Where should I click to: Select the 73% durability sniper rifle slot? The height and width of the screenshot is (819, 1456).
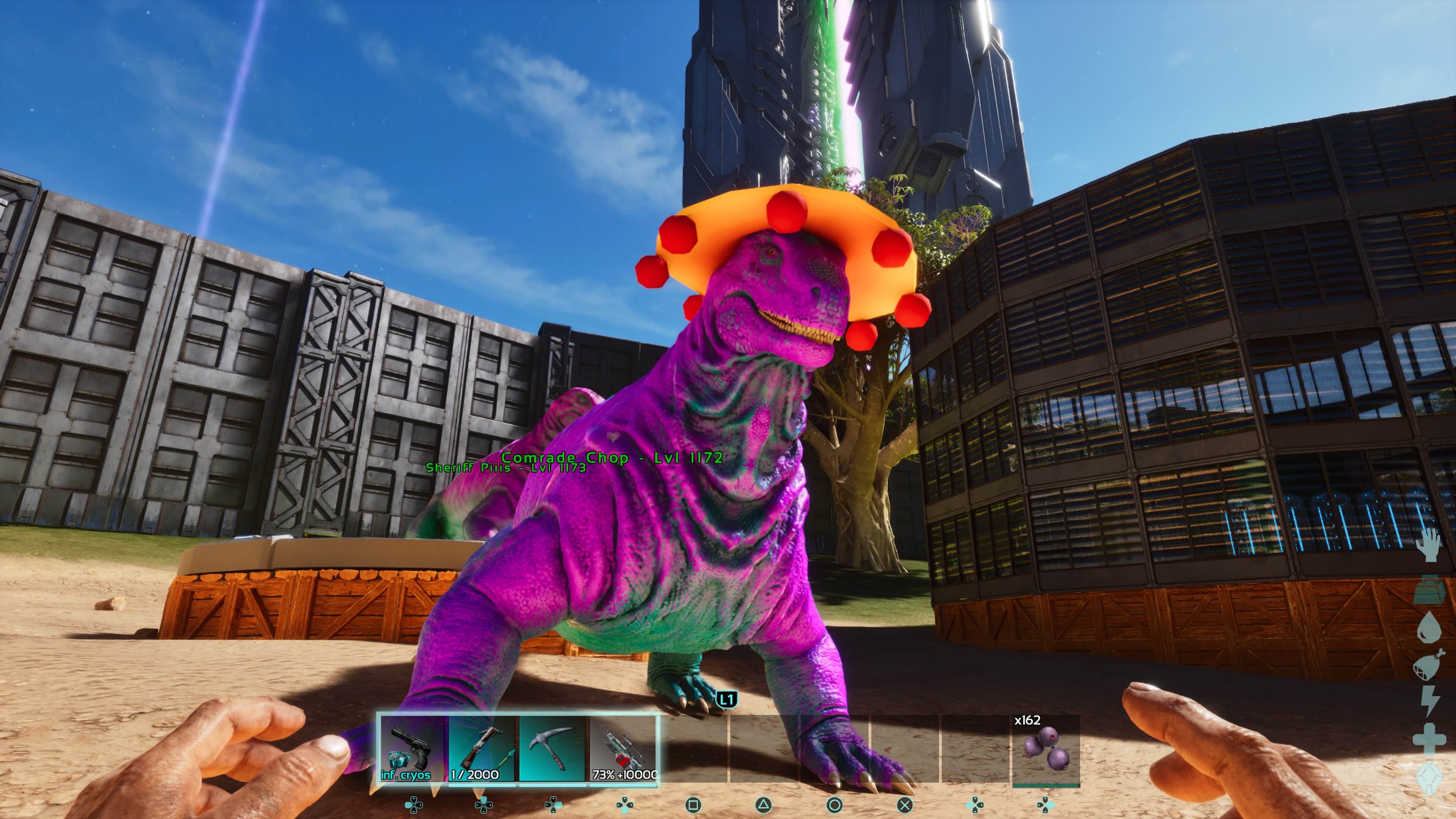[x=623, y=749]
